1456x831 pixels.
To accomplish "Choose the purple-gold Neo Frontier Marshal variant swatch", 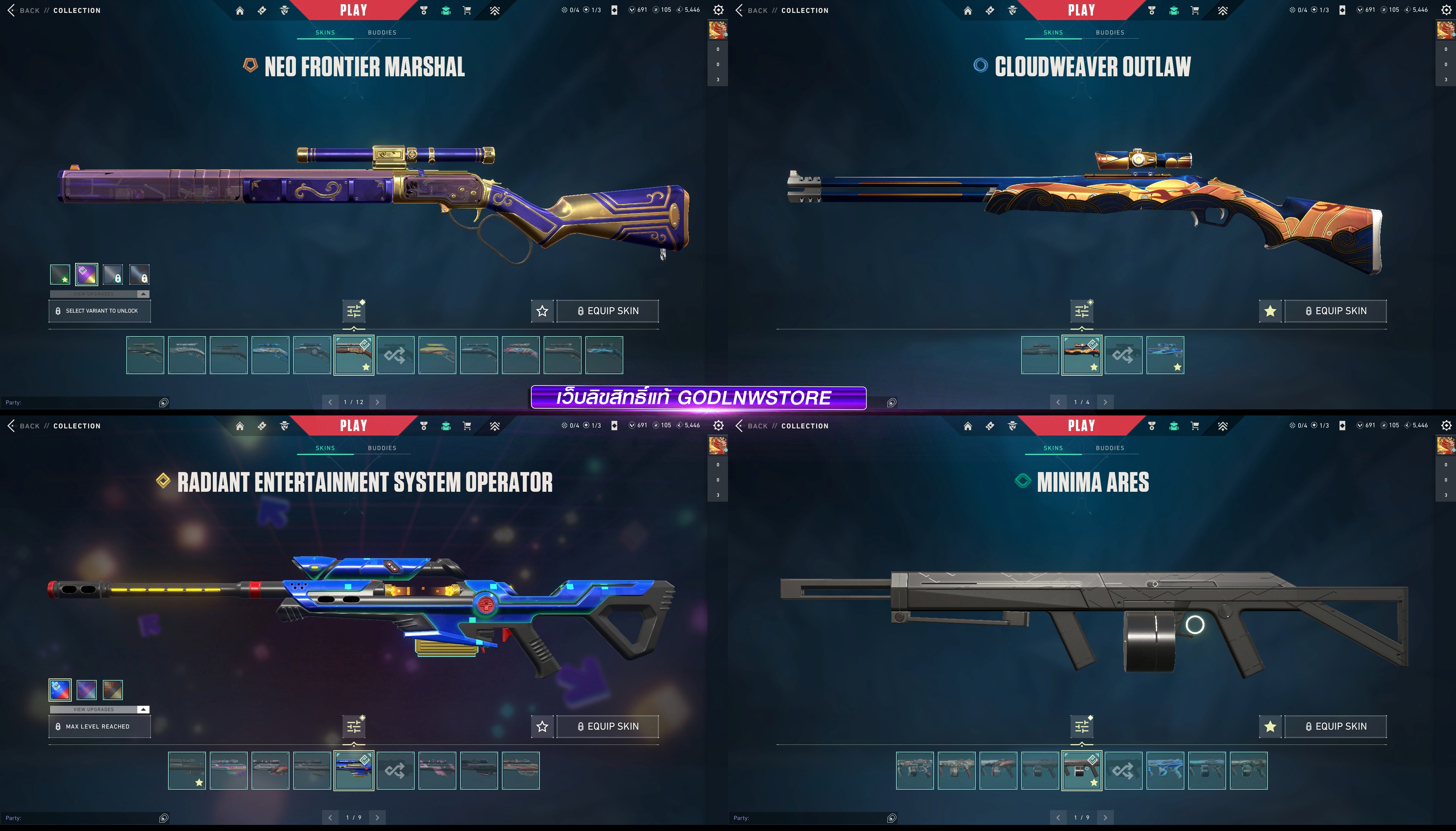I will coord(87,274).
